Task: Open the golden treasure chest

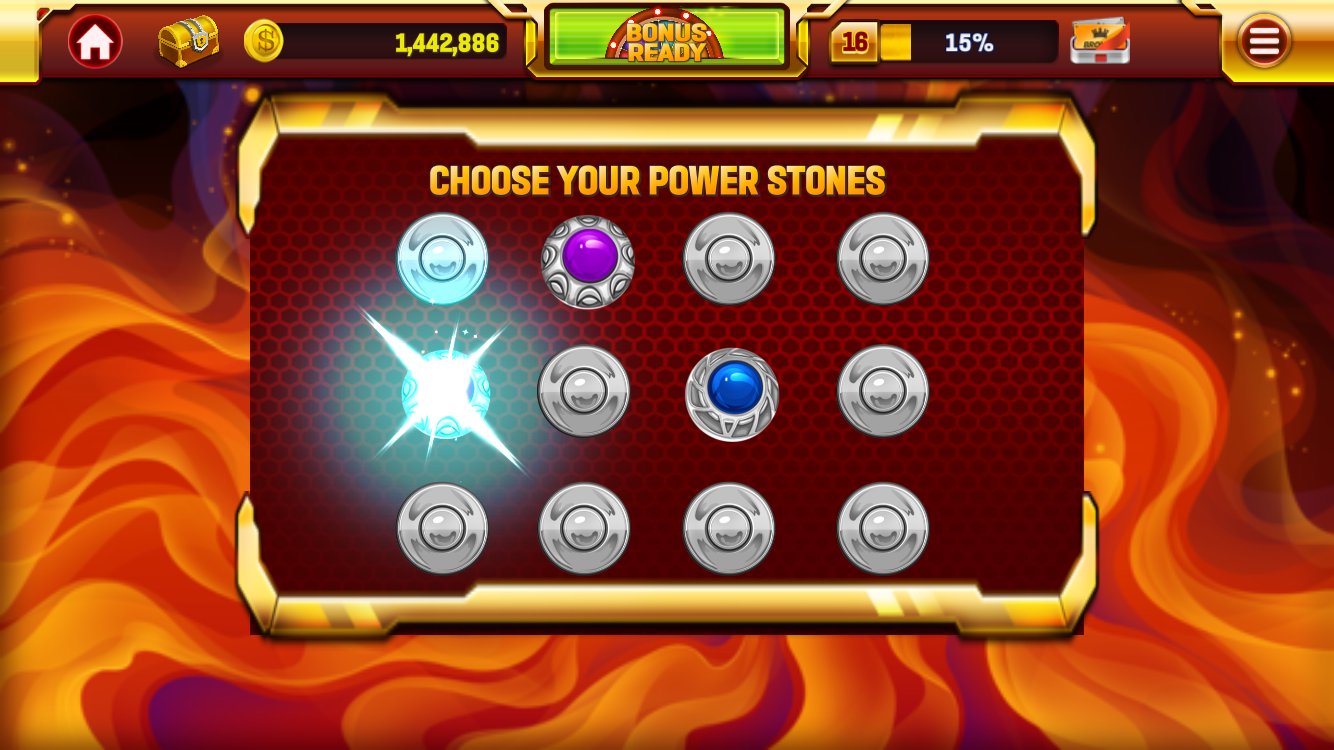Action: point(188,41)
